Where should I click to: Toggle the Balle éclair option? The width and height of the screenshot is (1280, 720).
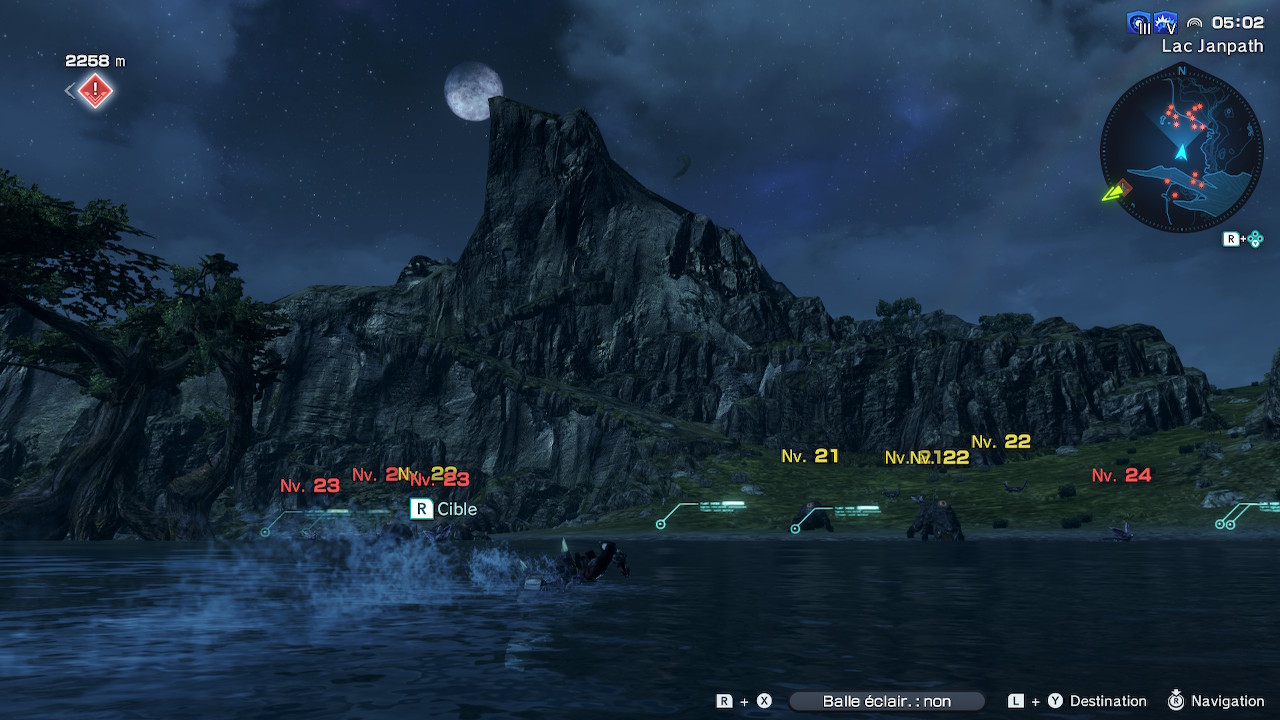pyautogui.click(x=886, y=701)
